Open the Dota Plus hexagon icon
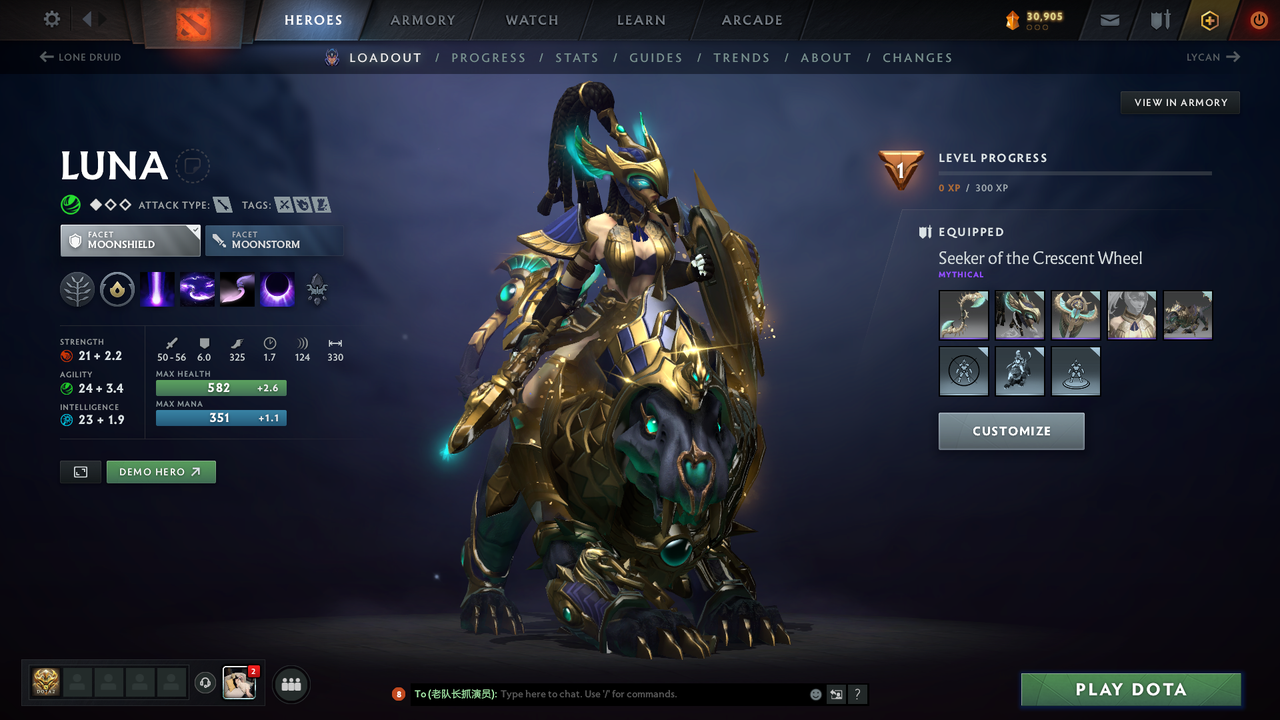 (x=1209, y=20)
